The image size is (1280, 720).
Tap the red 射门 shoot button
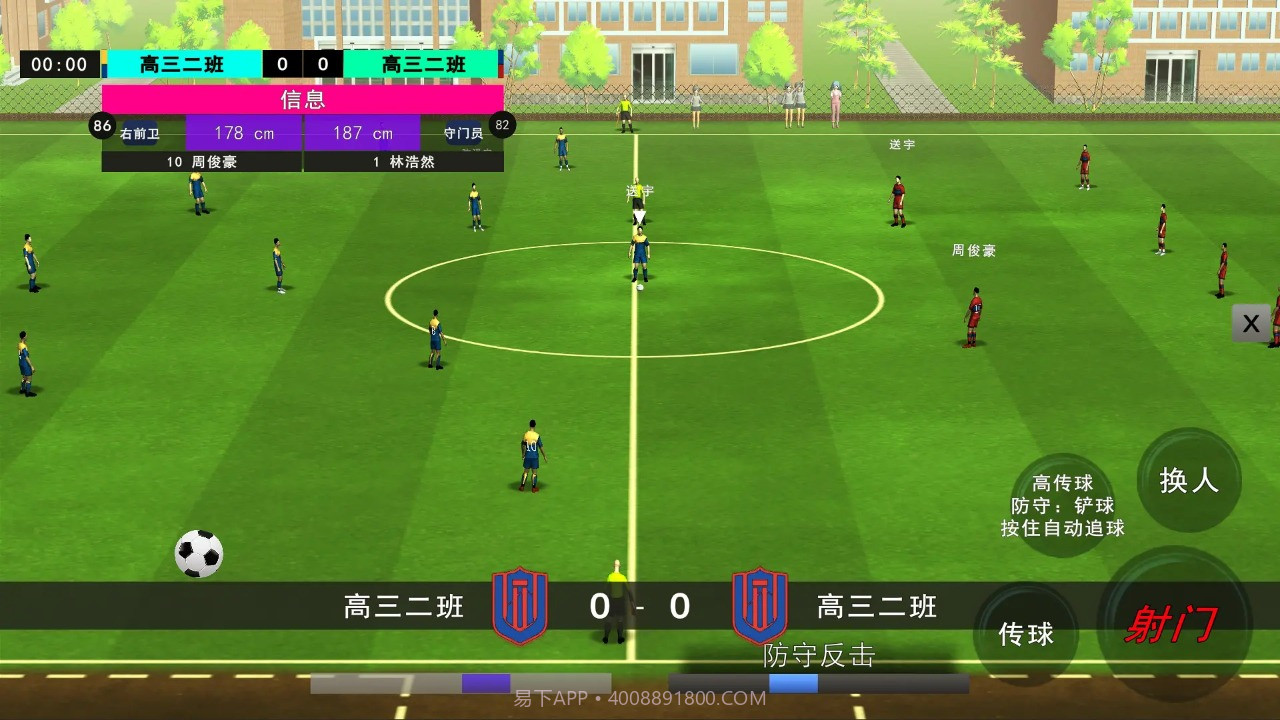point(1173,624)
